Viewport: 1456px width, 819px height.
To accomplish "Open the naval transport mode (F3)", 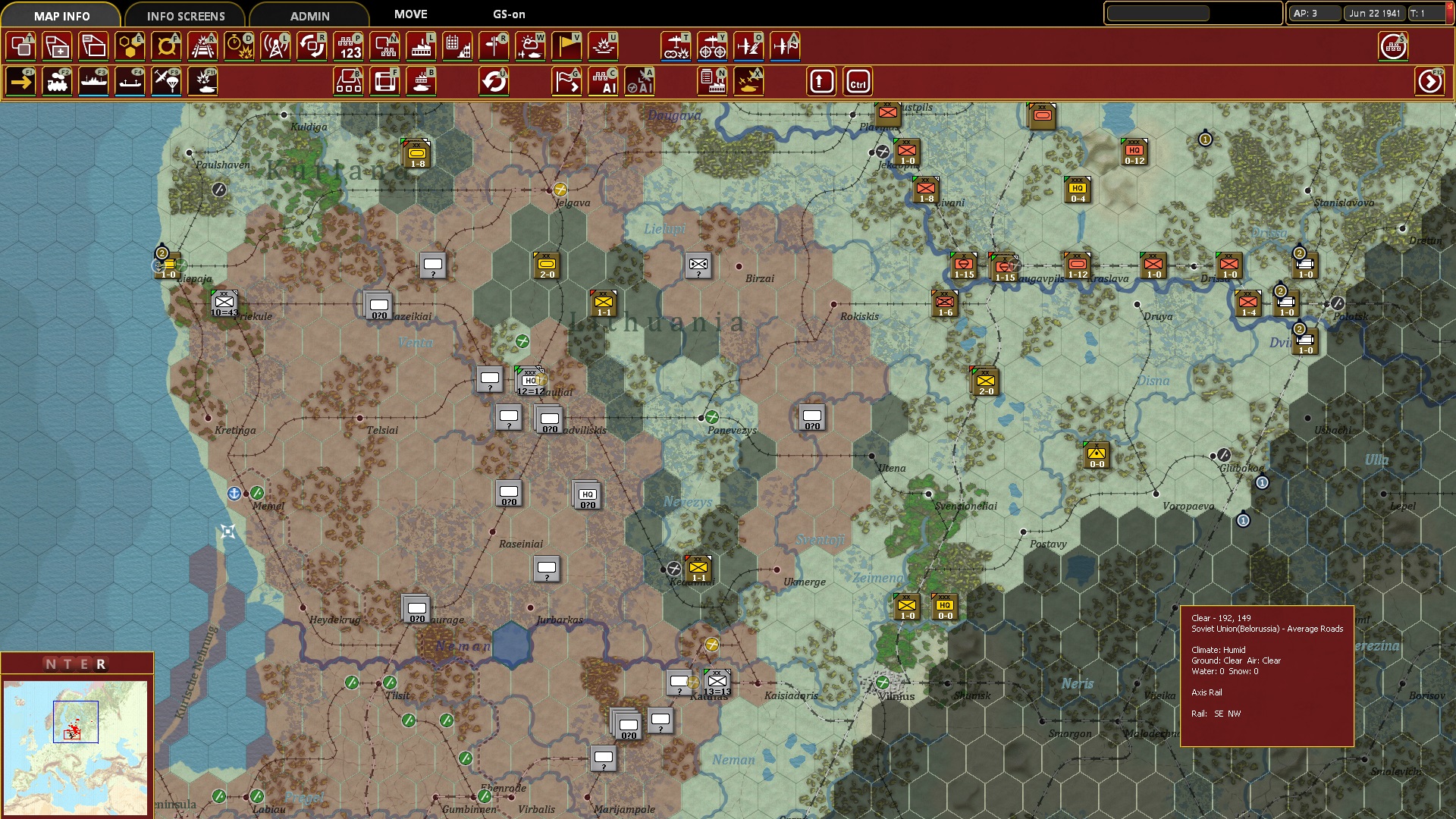I will pyautogui.click(x=93, y=81).
